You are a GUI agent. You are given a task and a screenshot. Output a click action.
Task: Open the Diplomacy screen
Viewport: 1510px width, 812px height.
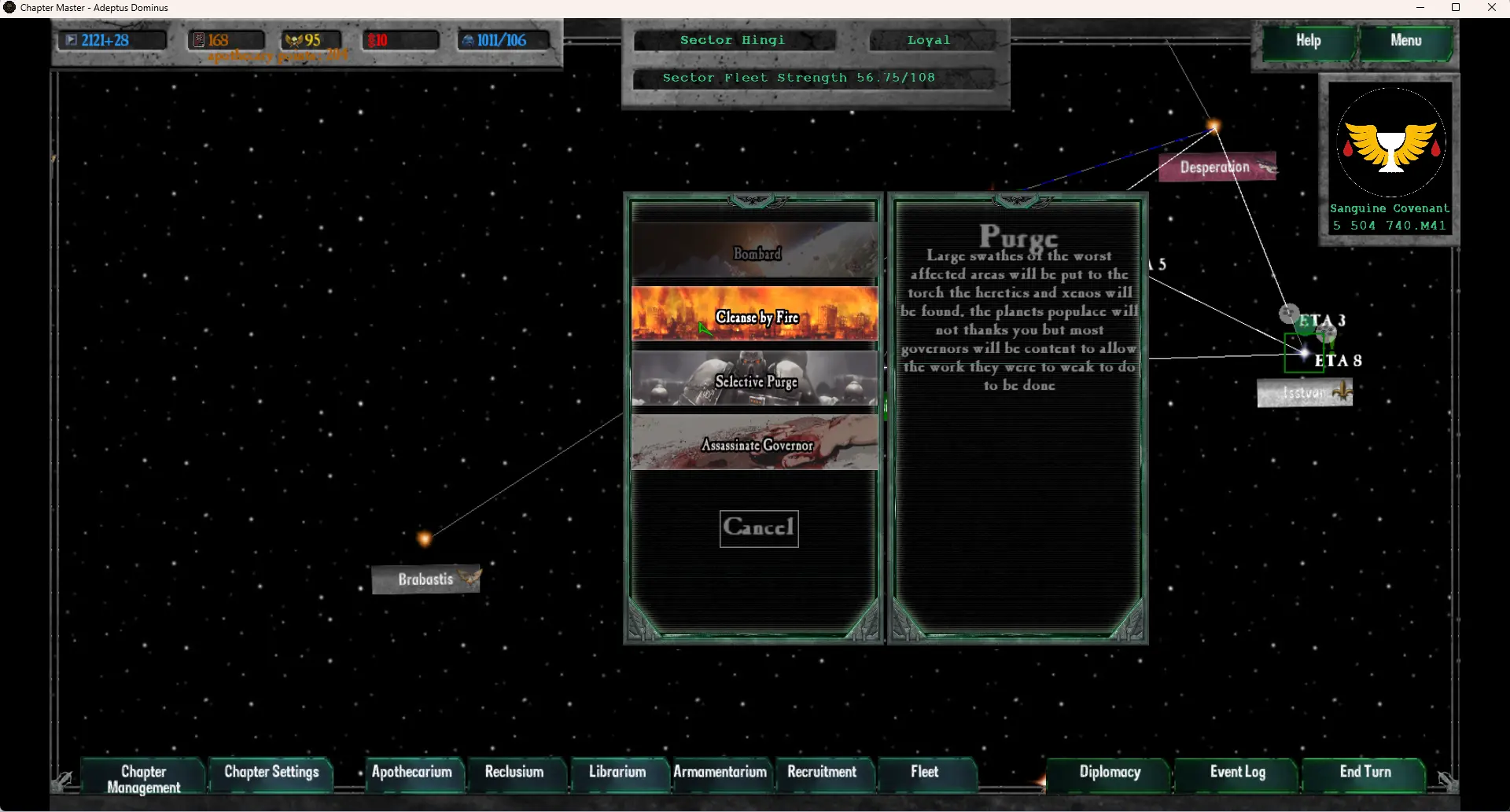coord(1110,772)
